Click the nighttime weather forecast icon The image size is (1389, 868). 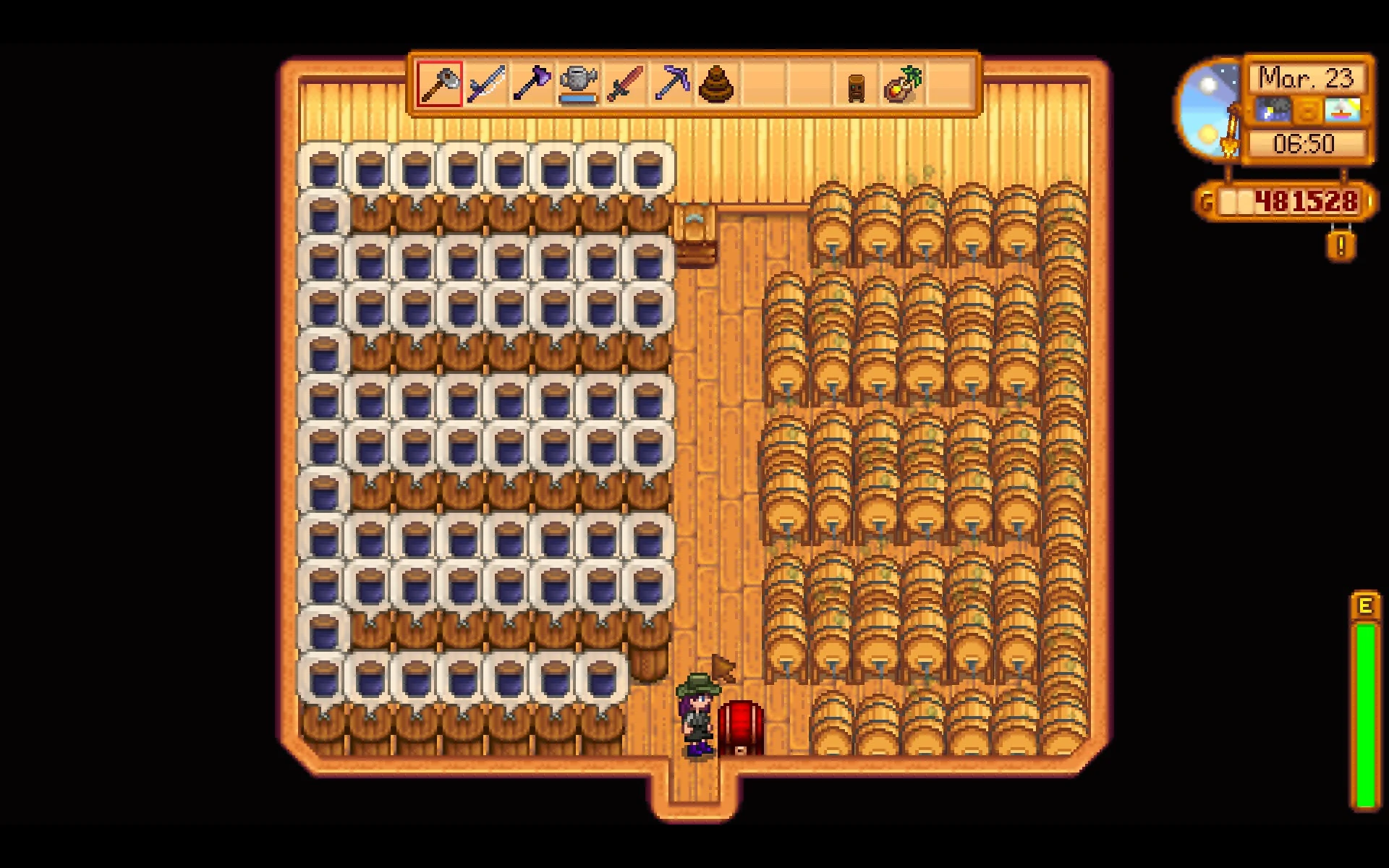click(1273, 110)
